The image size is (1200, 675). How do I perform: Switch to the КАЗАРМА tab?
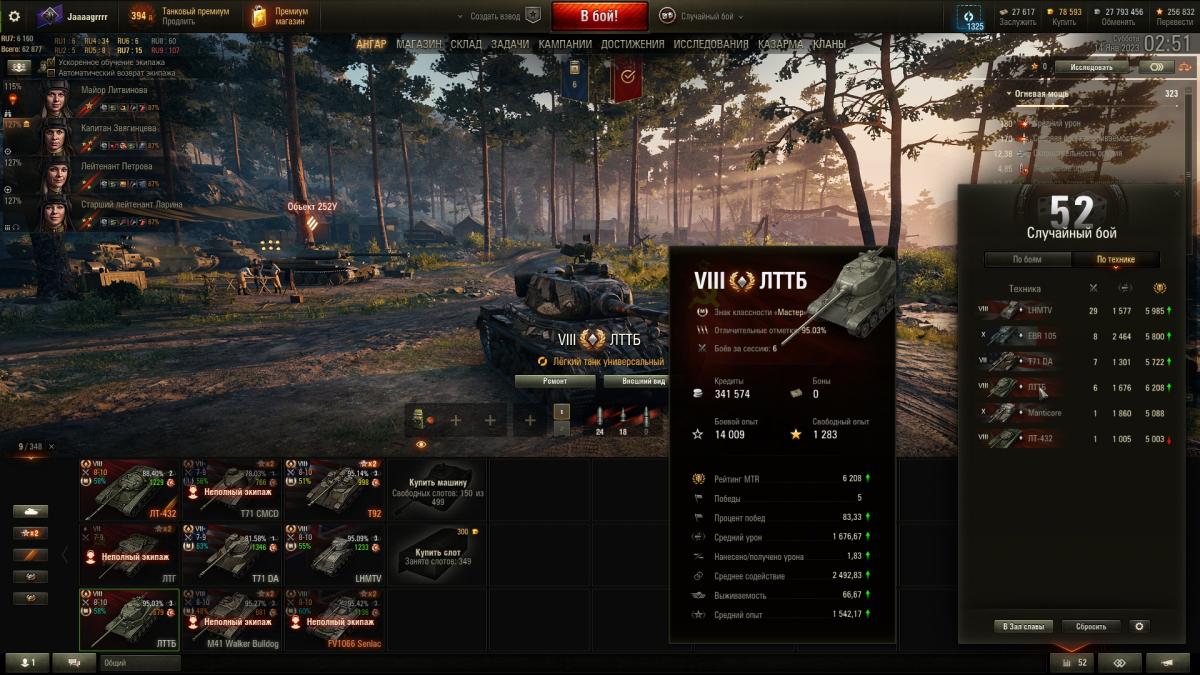coord(780,44)
